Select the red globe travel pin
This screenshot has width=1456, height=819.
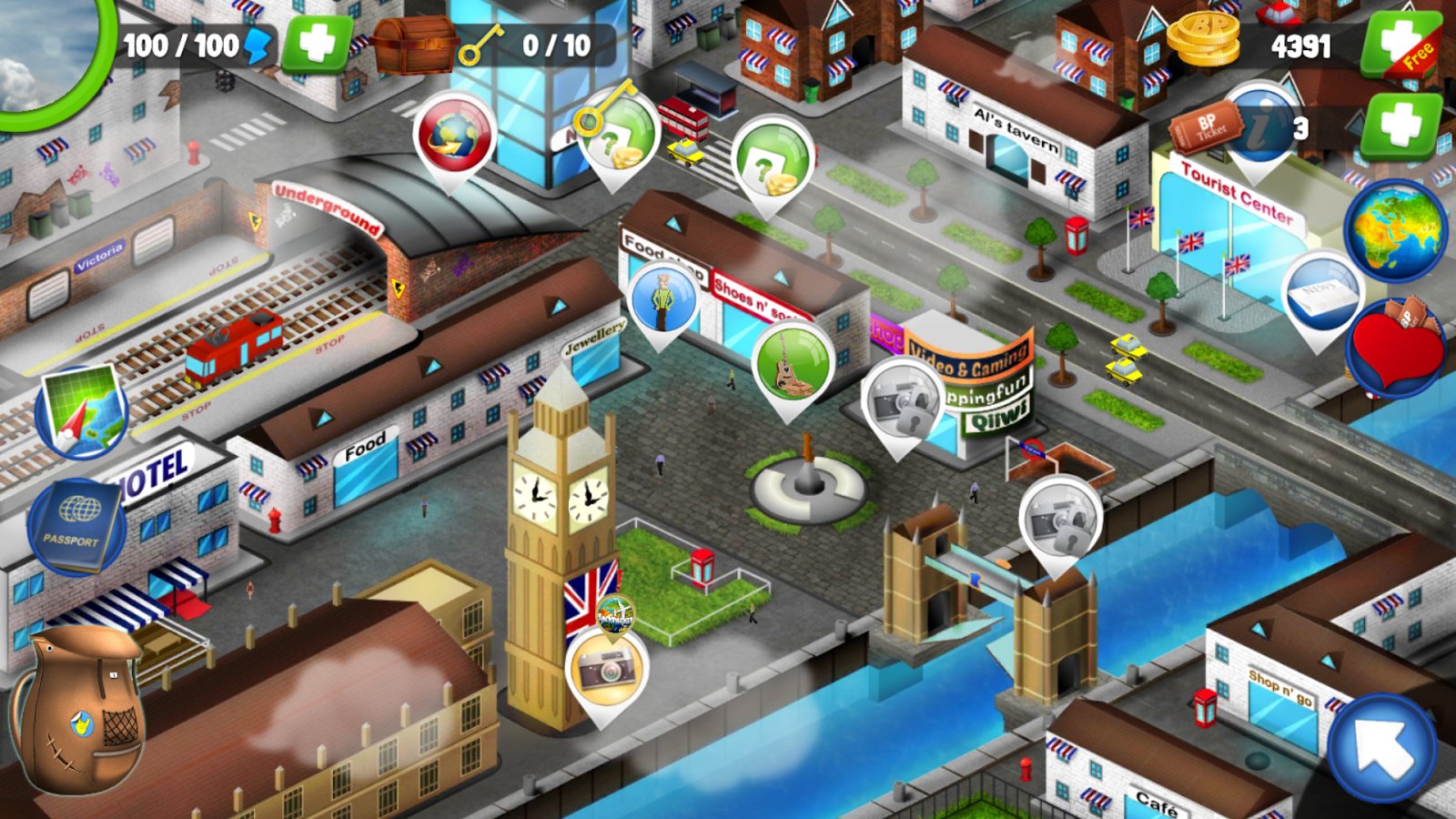tap(454, 136)
